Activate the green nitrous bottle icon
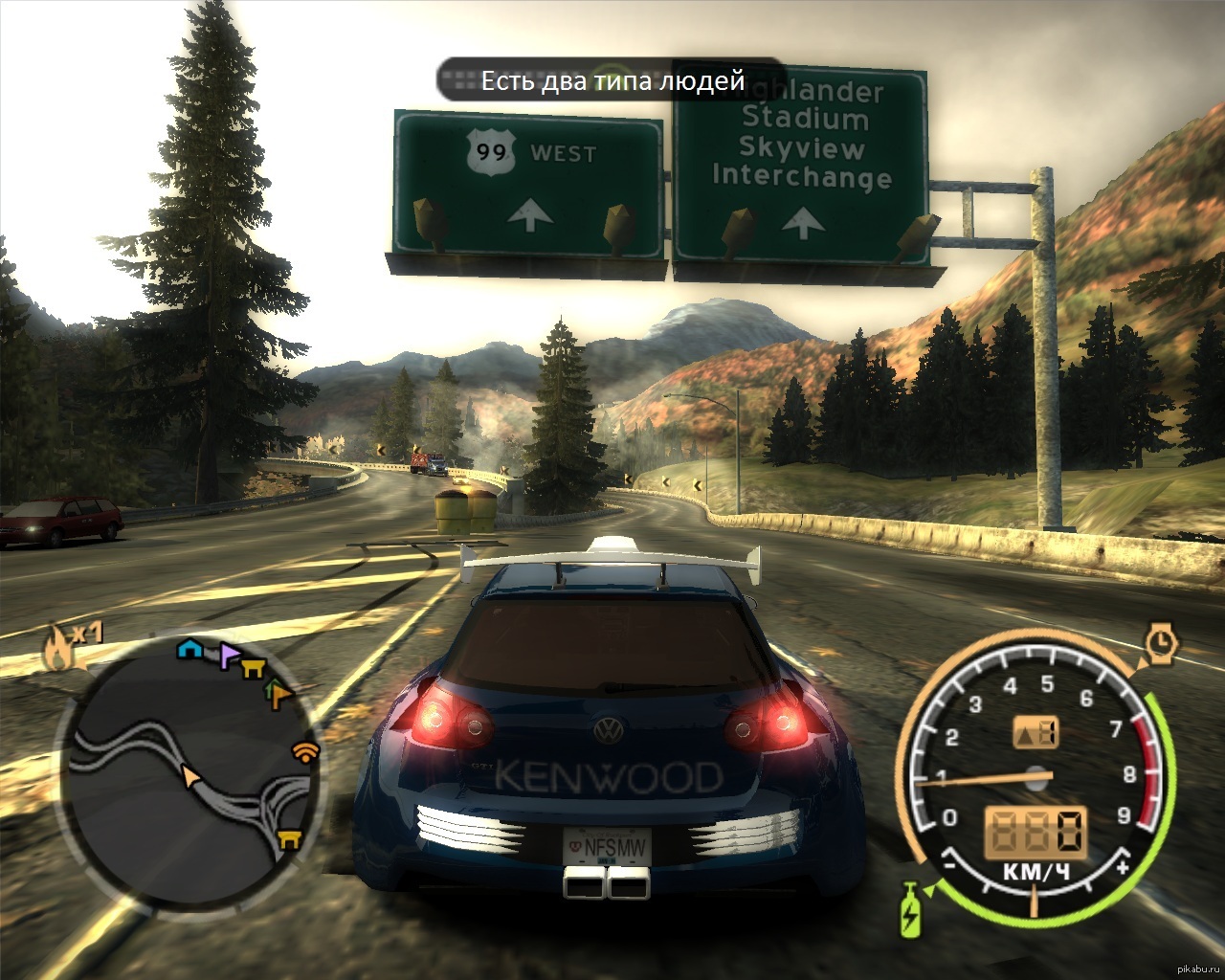Image resolution: width=1225 pixels, height=980 pixels. 908,908
